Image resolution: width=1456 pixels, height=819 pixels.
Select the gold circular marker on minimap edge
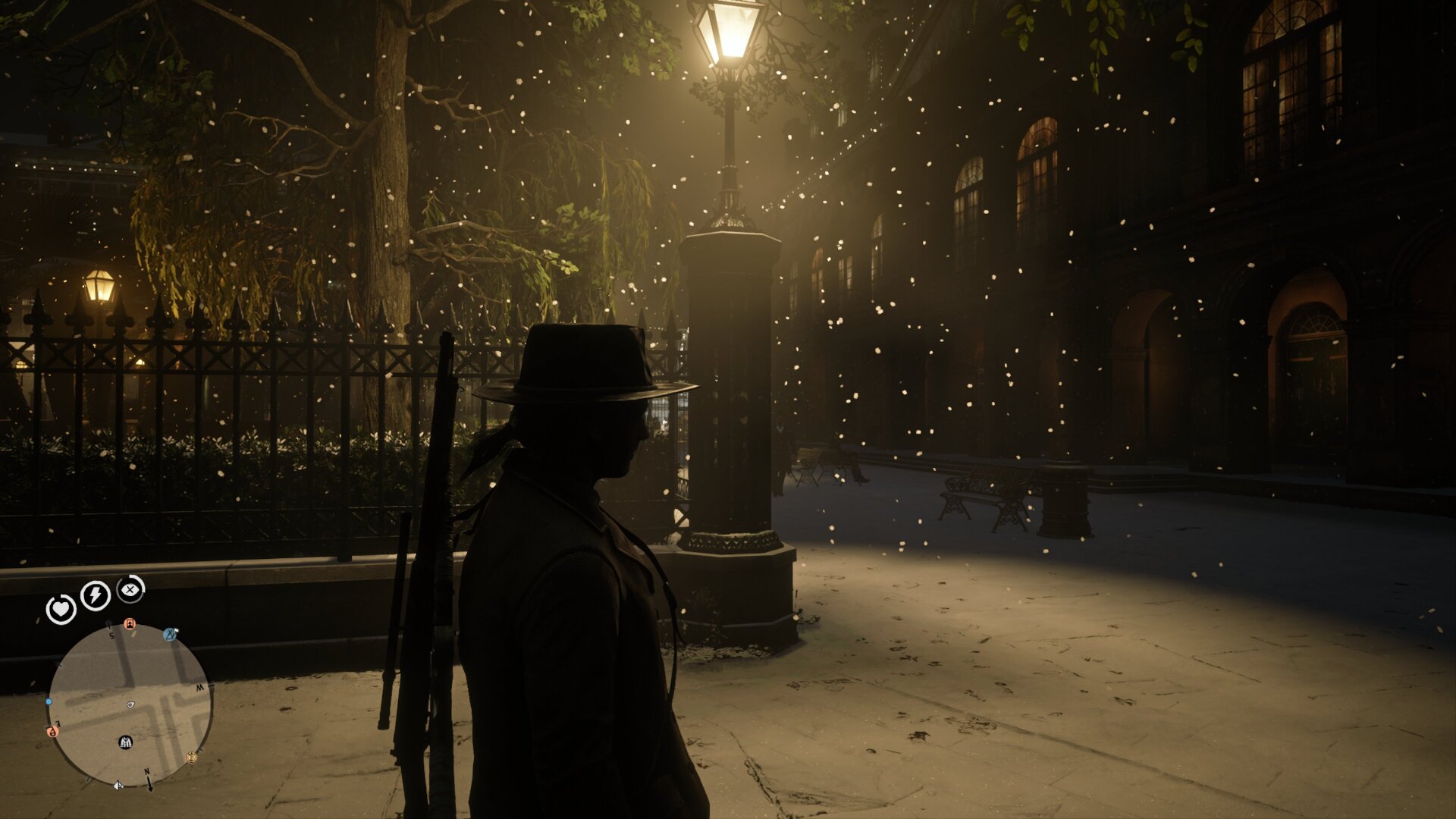click(191, 757)
